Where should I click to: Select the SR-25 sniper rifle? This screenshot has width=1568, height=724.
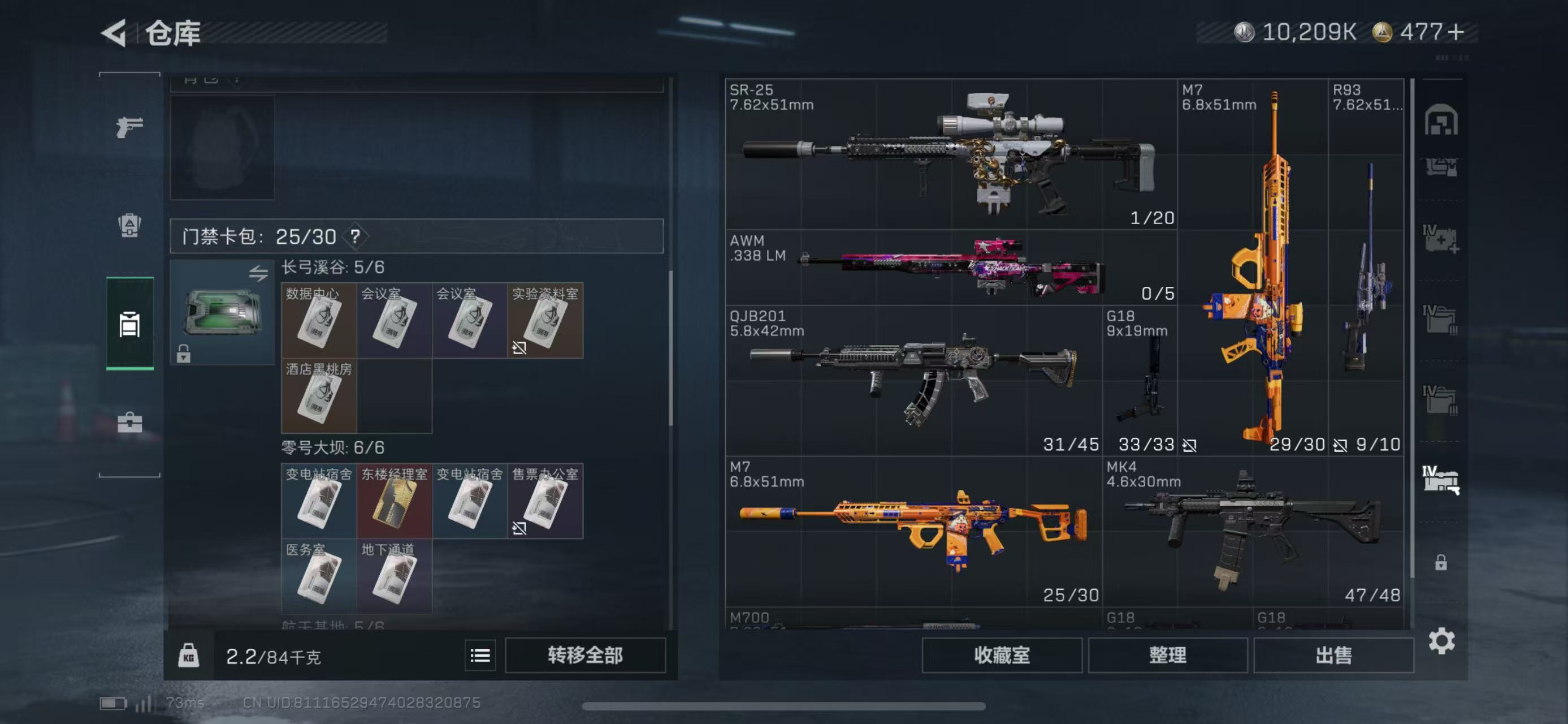[950, 153]
